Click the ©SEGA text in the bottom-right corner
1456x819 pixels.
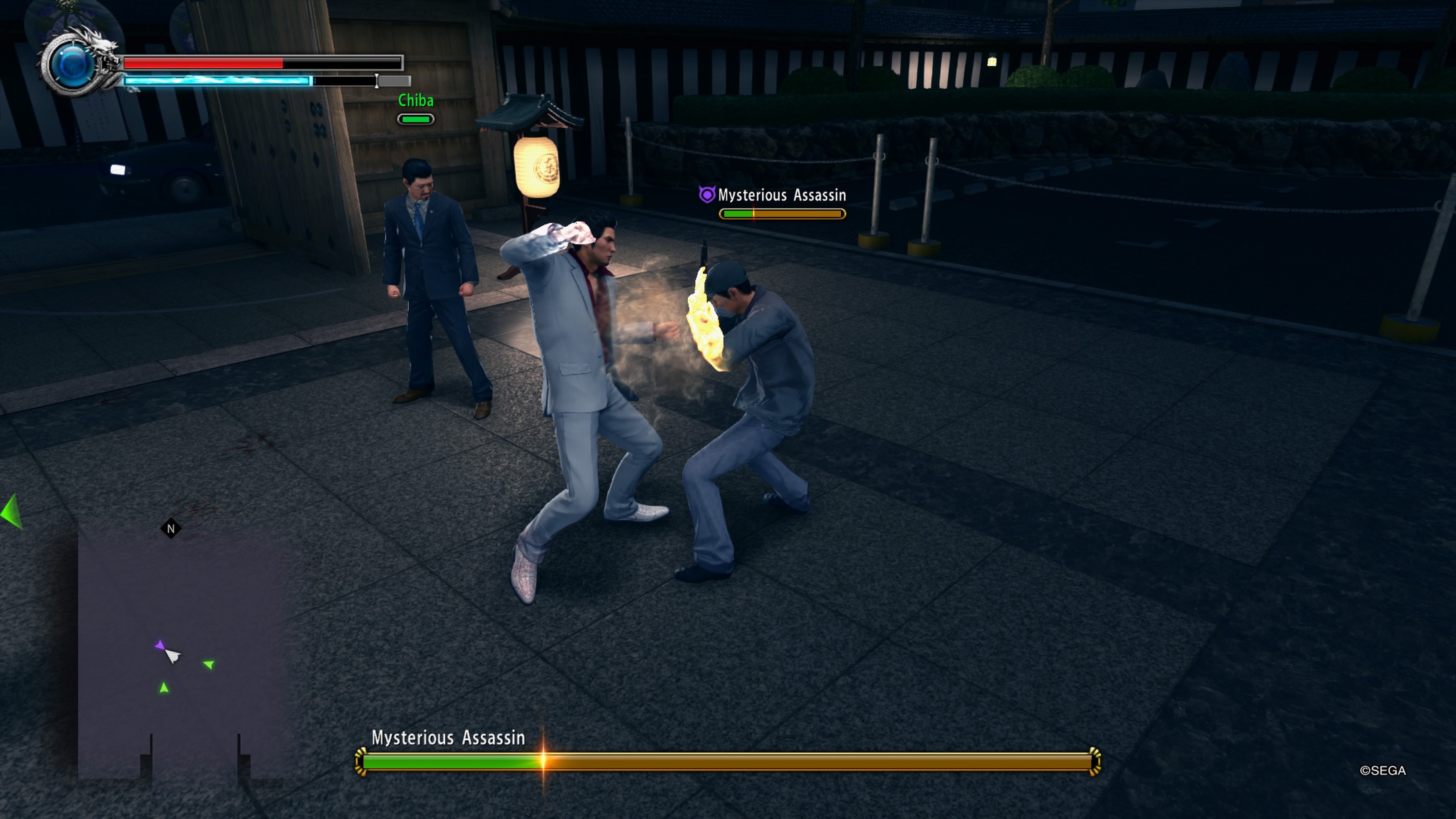[x=1383, y=770]
